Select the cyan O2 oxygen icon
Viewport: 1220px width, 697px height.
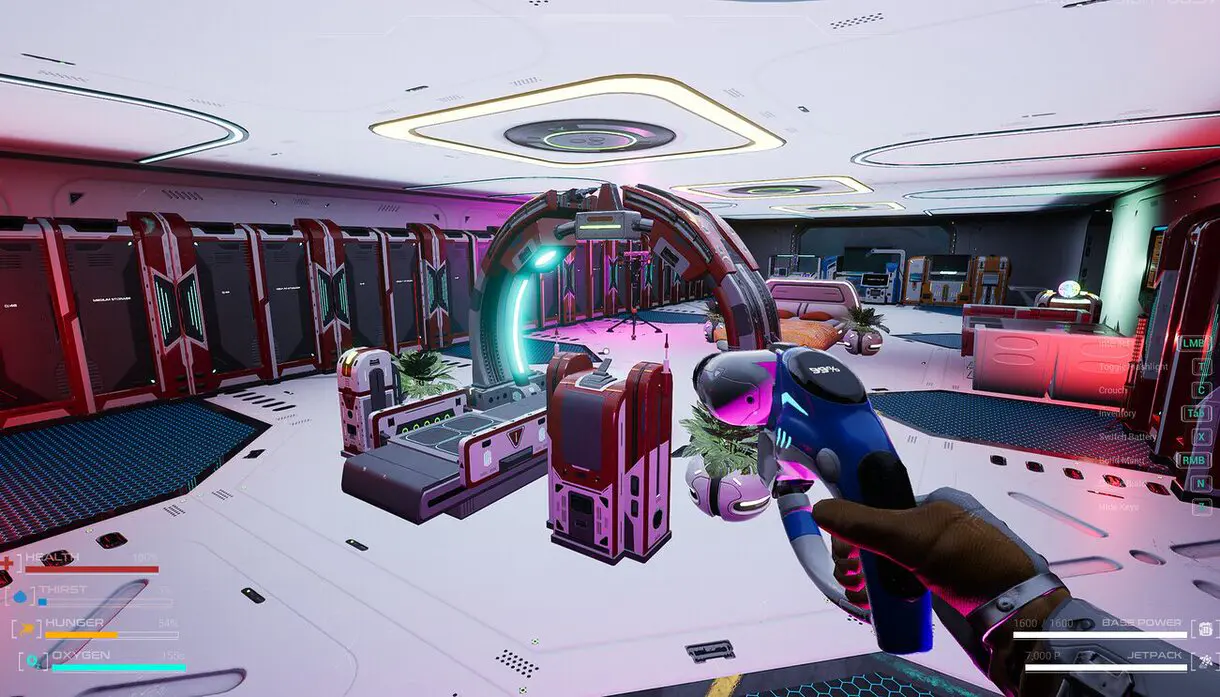click(x=35, y=661)
